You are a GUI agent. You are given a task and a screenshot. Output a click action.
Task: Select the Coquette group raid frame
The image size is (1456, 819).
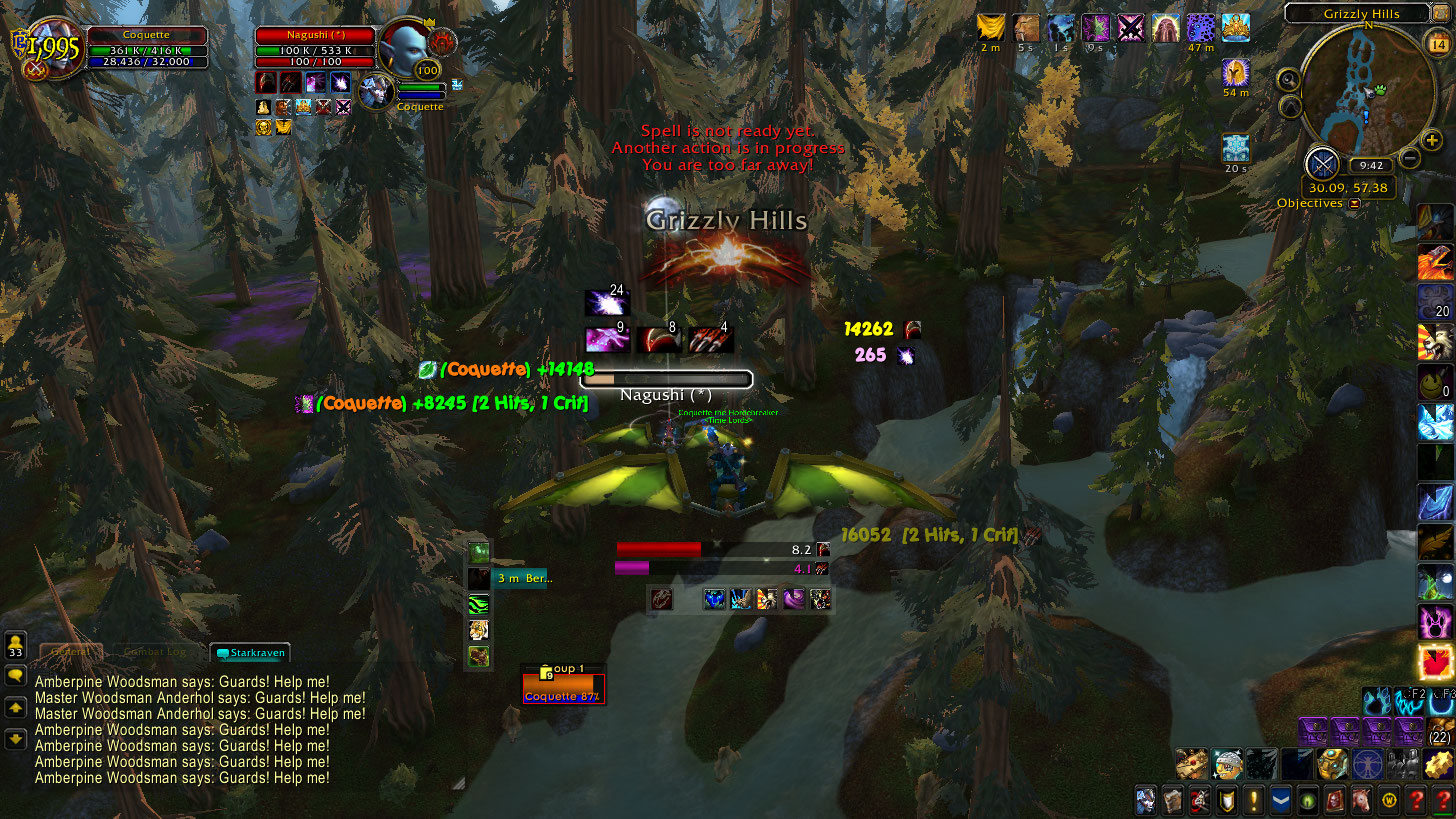(x=563, y=688)
